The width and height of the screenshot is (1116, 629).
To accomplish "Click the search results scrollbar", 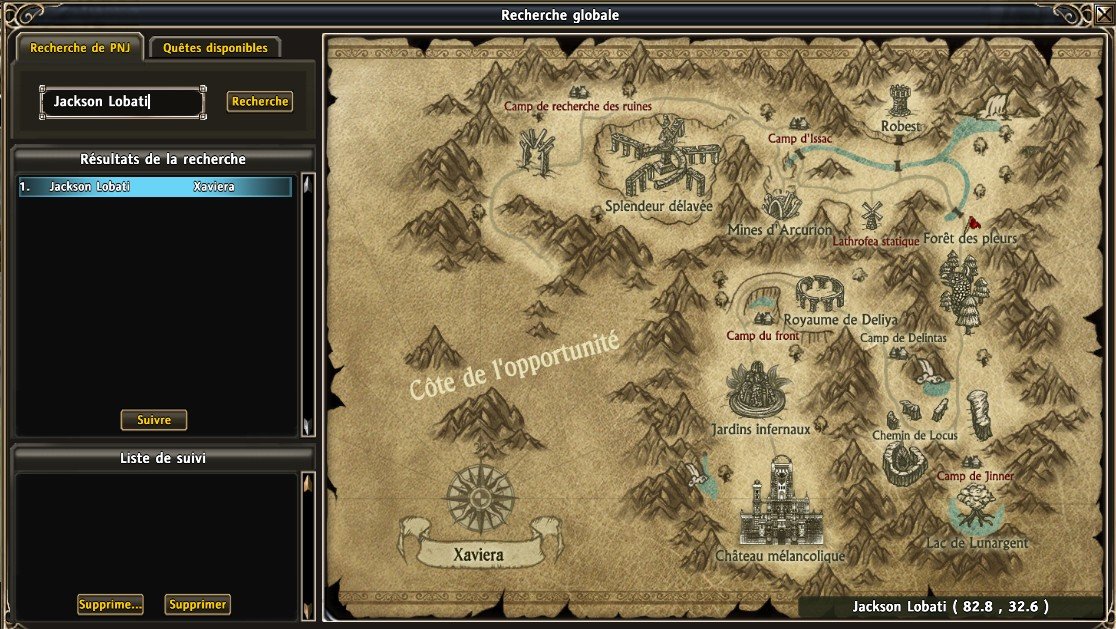I will [x=307, y=305].
